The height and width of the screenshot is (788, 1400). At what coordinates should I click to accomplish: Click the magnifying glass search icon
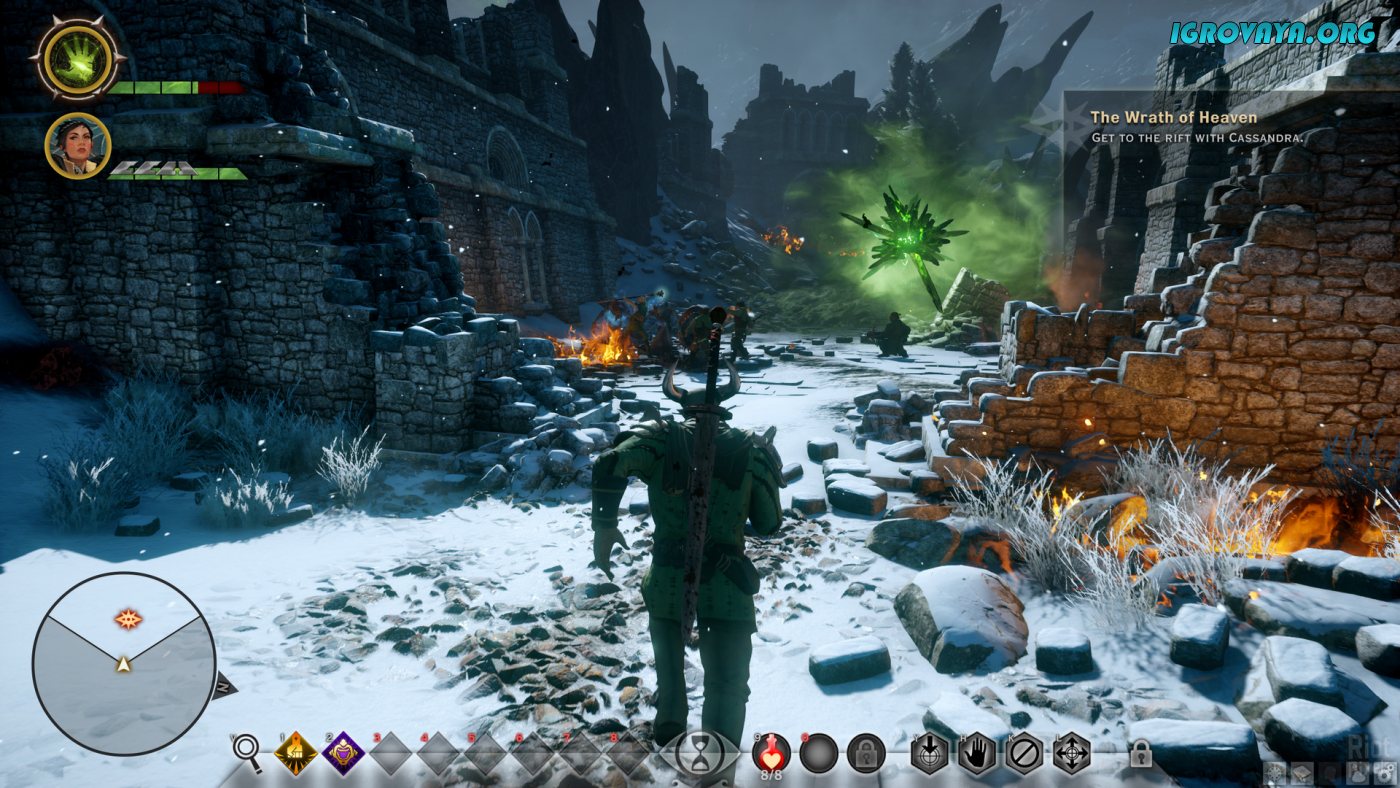(246, 752)
